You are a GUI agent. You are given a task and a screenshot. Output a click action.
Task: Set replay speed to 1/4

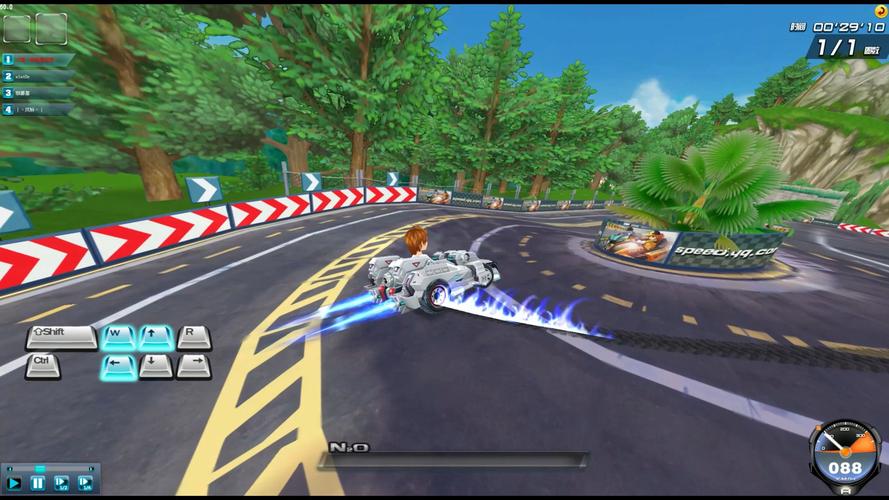pos(85,483)
